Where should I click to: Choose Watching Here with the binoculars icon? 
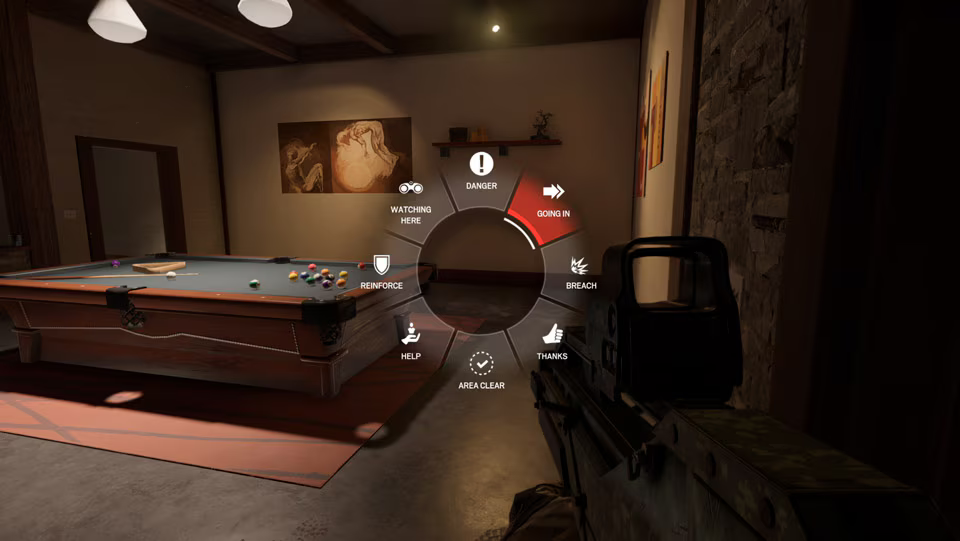[411, 201]
